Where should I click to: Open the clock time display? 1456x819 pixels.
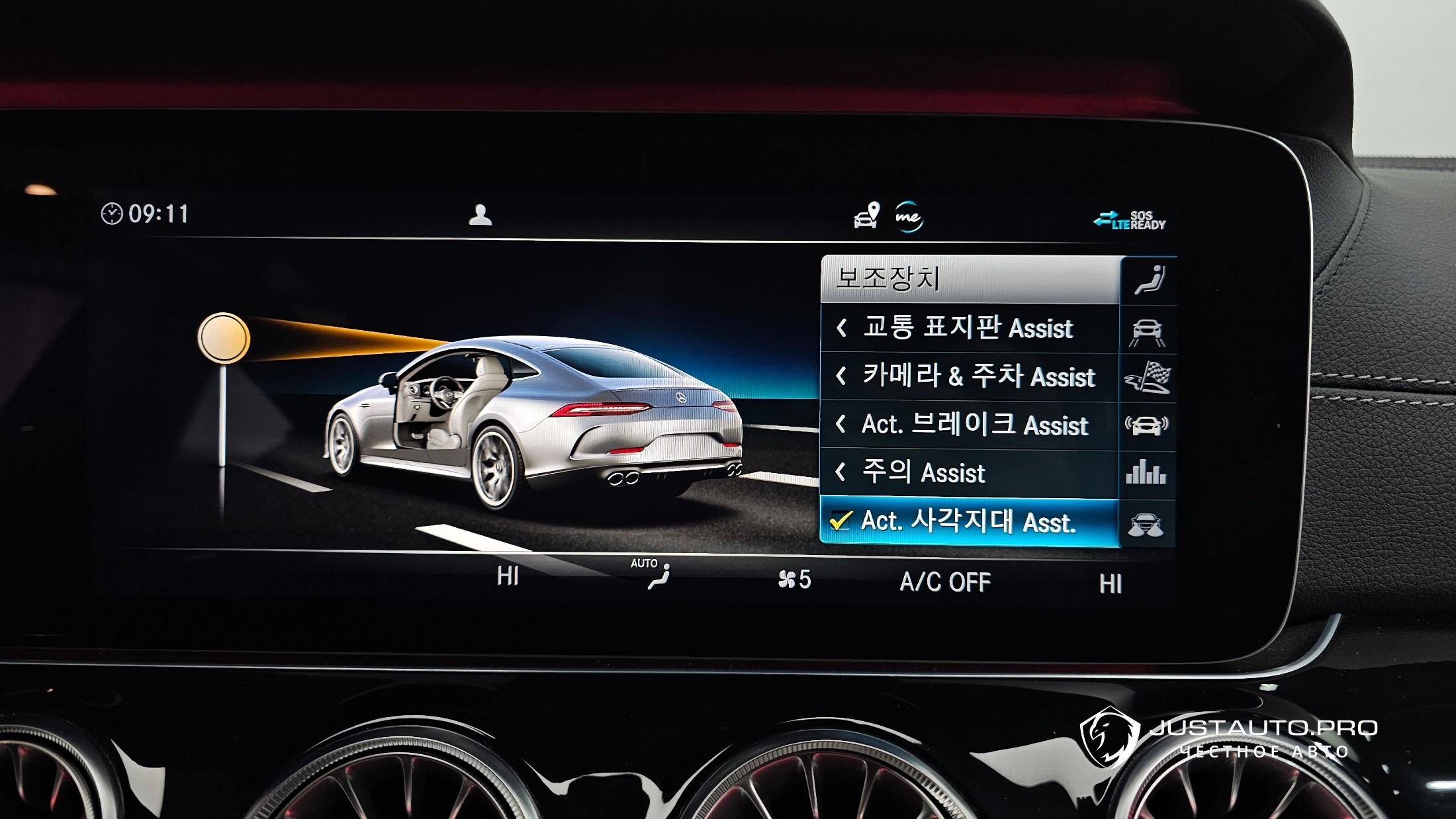[x=146, y=214]
